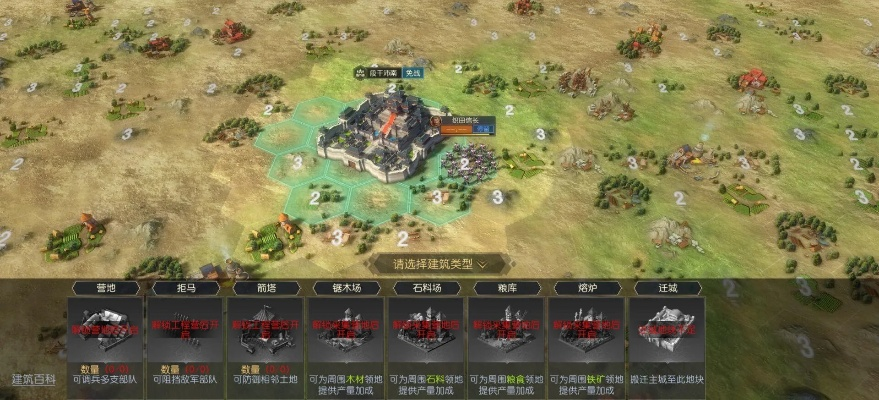This screenshot has width=879, height=400.
Task: Collapse the 请选择建筑类型 building type header
Action: click(x=440, y=265)
